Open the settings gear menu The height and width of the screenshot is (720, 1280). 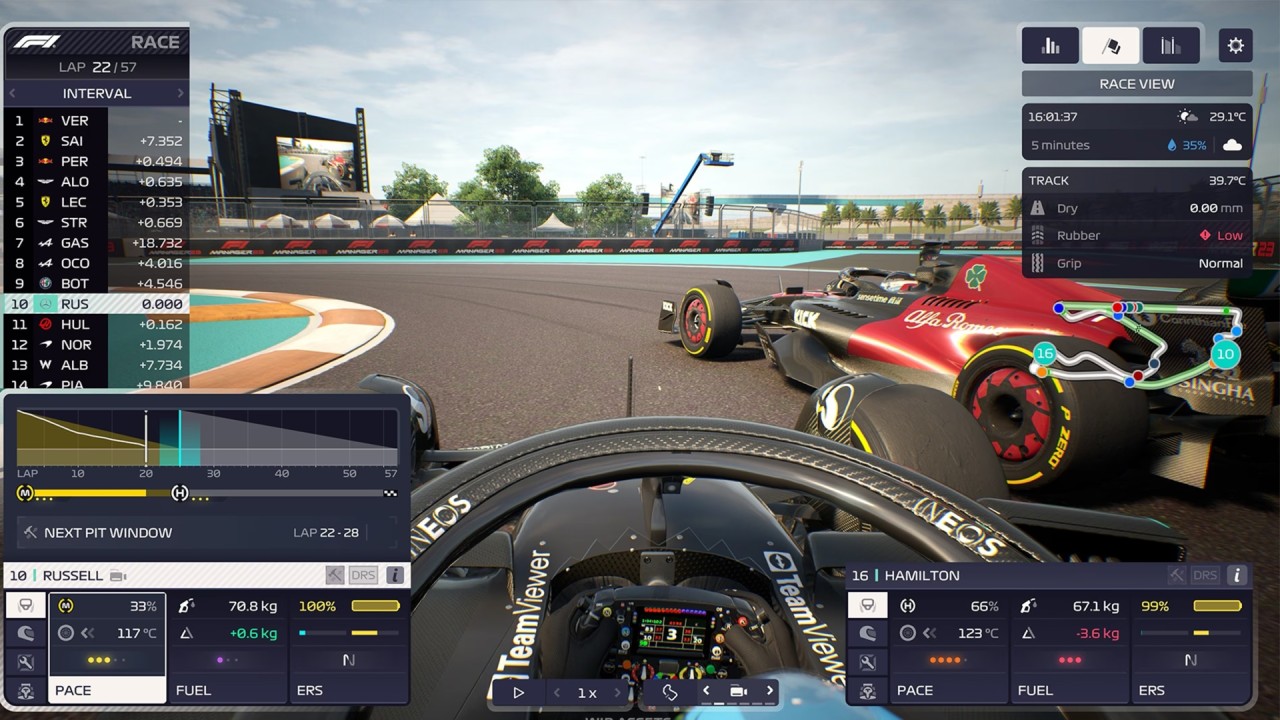pos(1235,46)
